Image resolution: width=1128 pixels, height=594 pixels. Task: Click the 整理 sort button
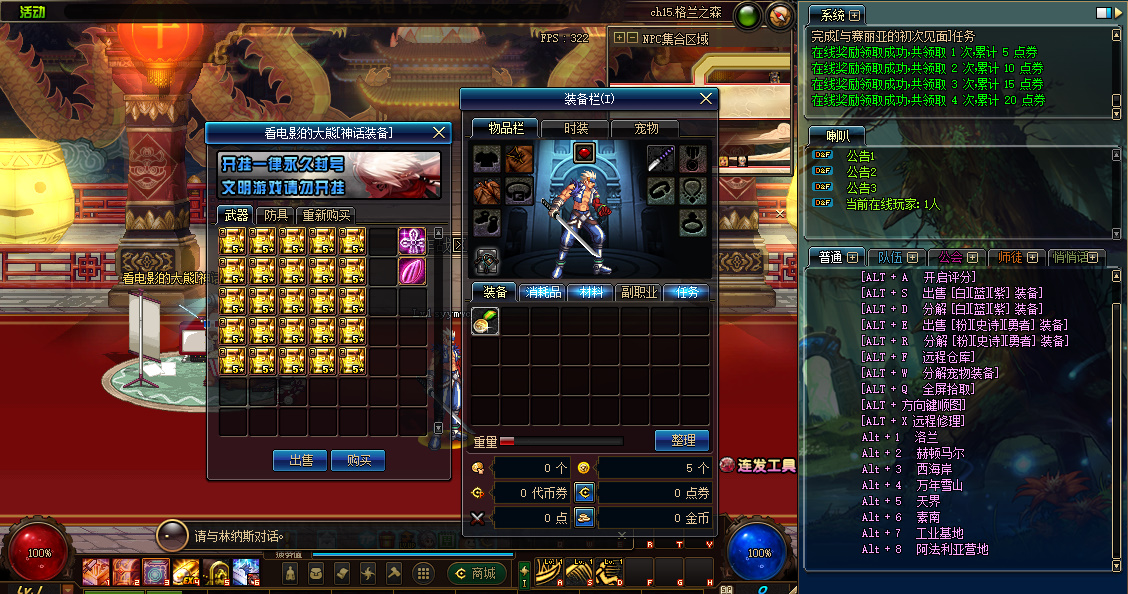683,440
